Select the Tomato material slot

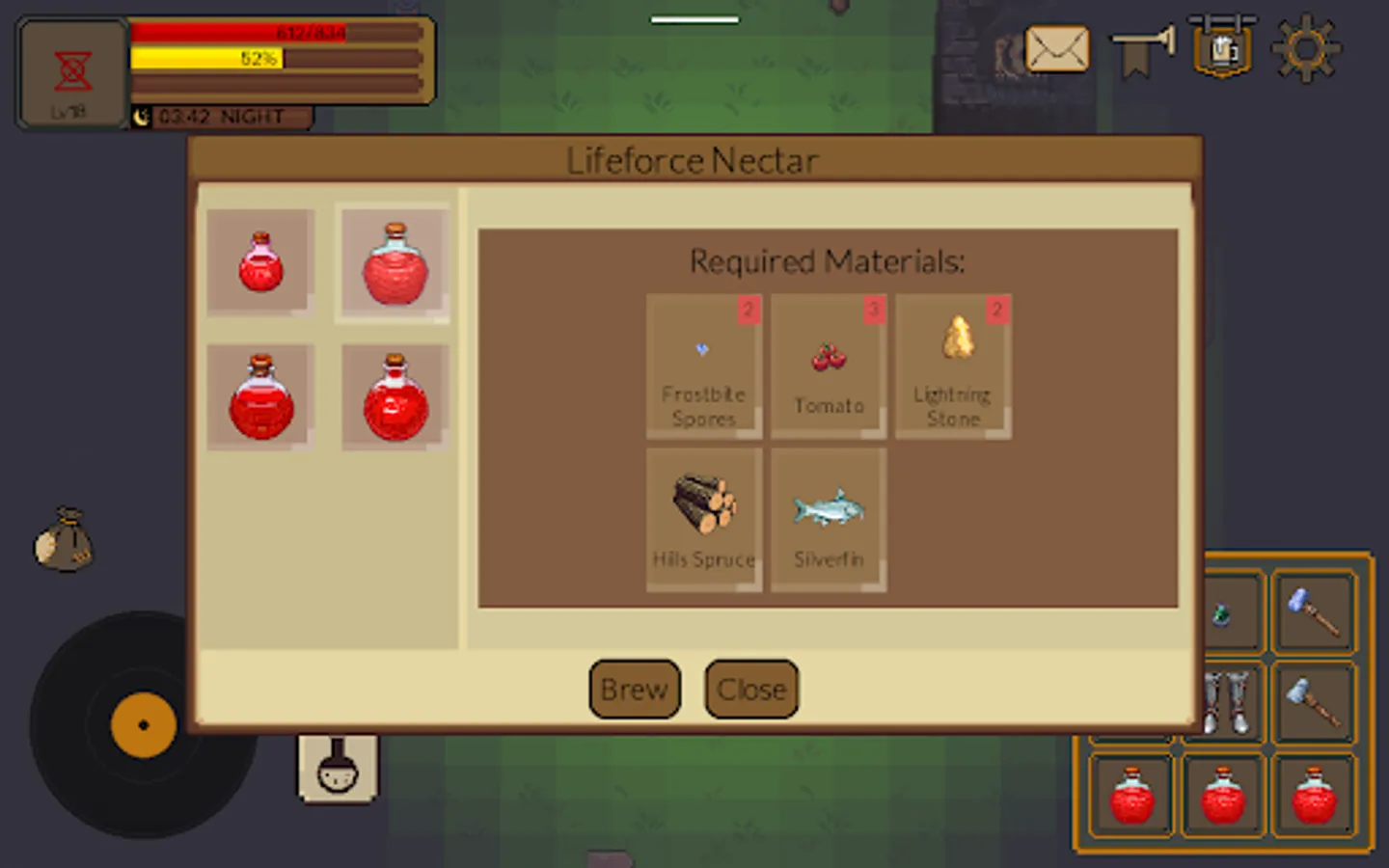[x=828, y=366]
